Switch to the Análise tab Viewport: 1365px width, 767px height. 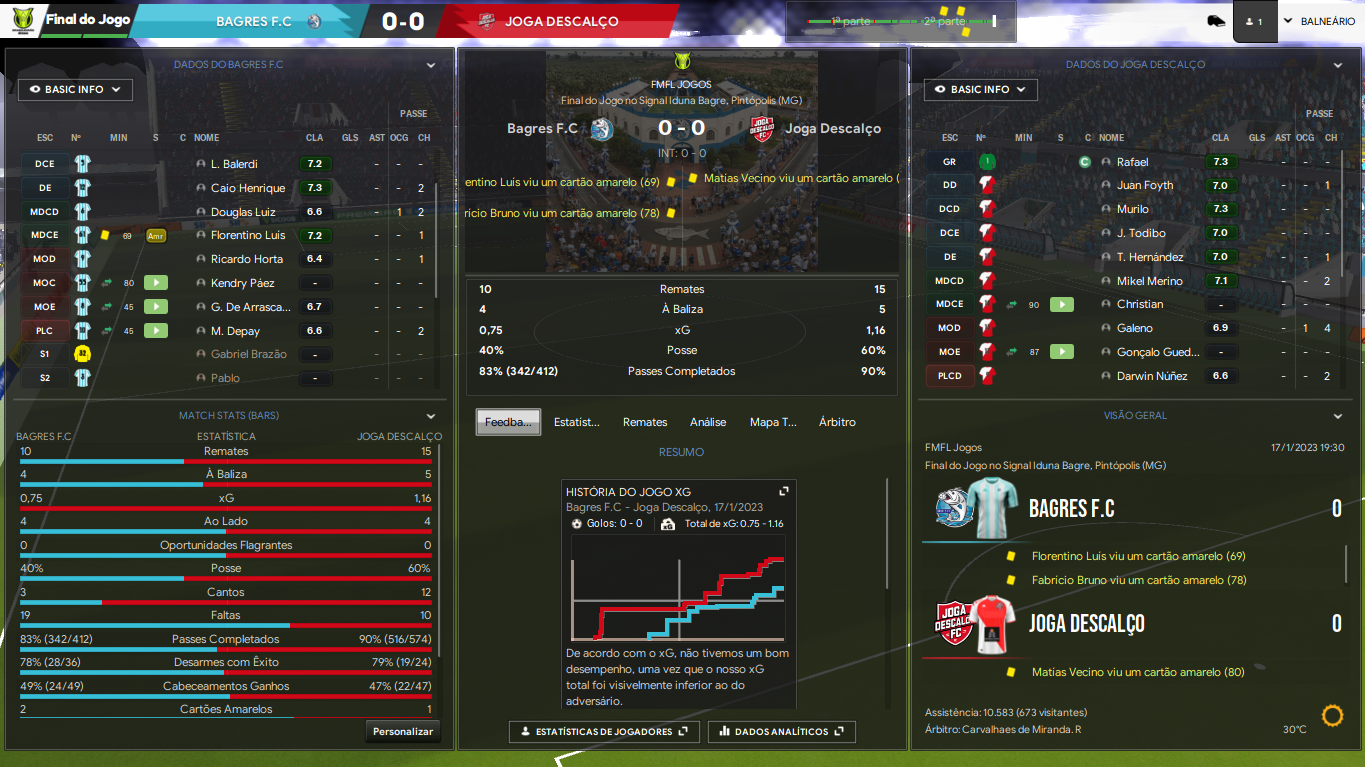[708, 422]
